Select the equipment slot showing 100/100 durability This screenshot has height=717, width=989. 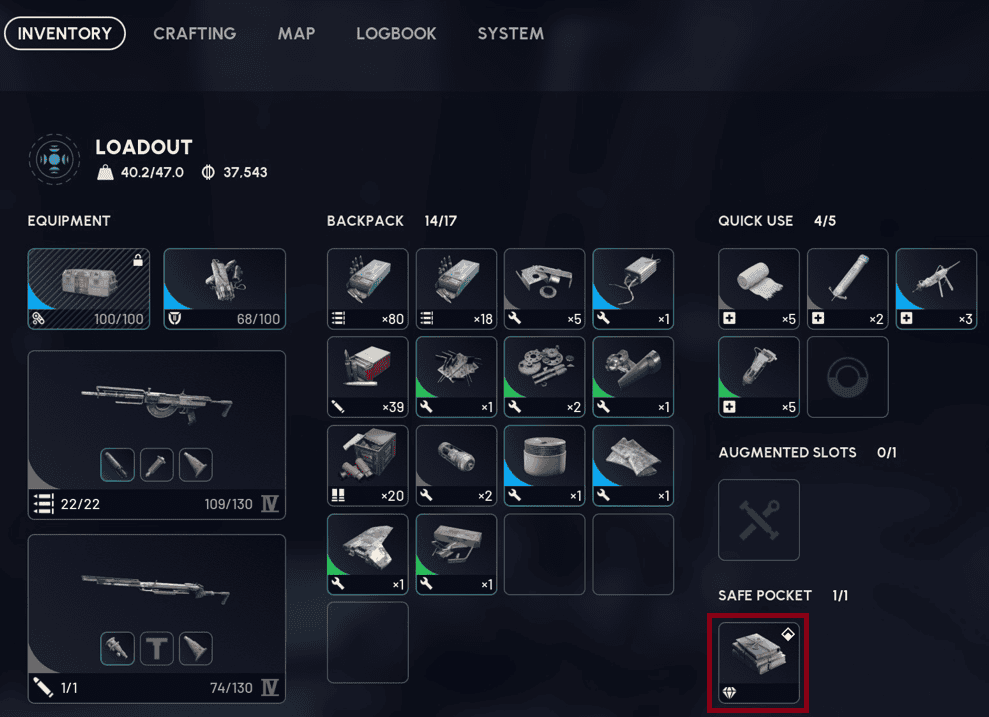tap(89, 289)
